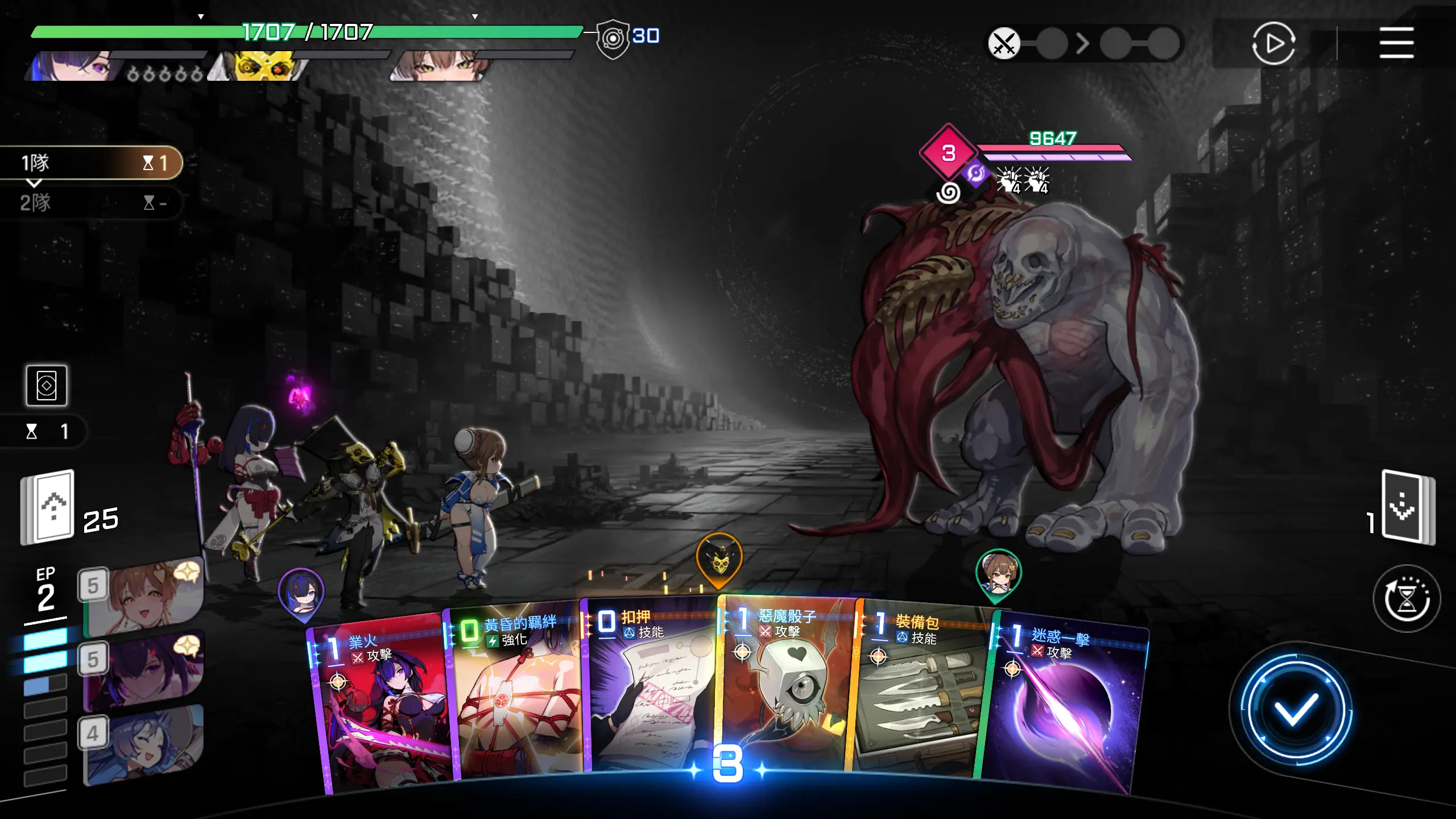Open the draw pile deck

click(48, 506)
